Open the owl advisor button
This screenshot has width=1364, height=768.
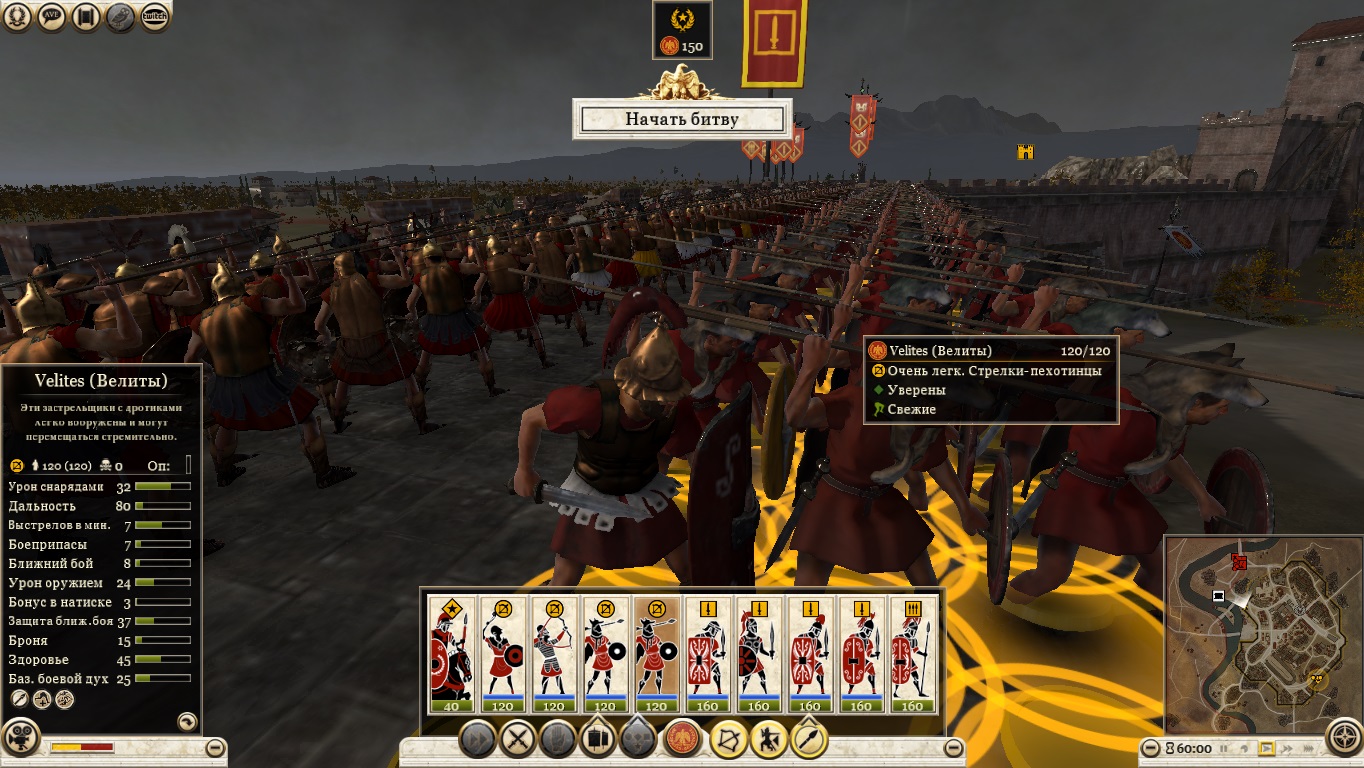click(x=120, y=17)
